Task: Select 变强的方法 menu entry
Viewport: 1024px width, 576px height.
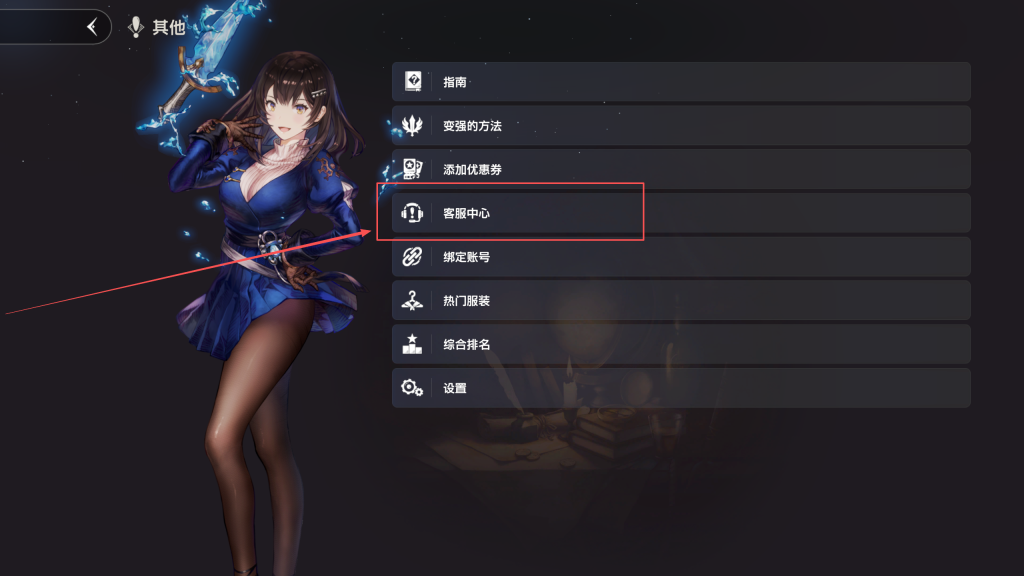Action: [680, 126]
